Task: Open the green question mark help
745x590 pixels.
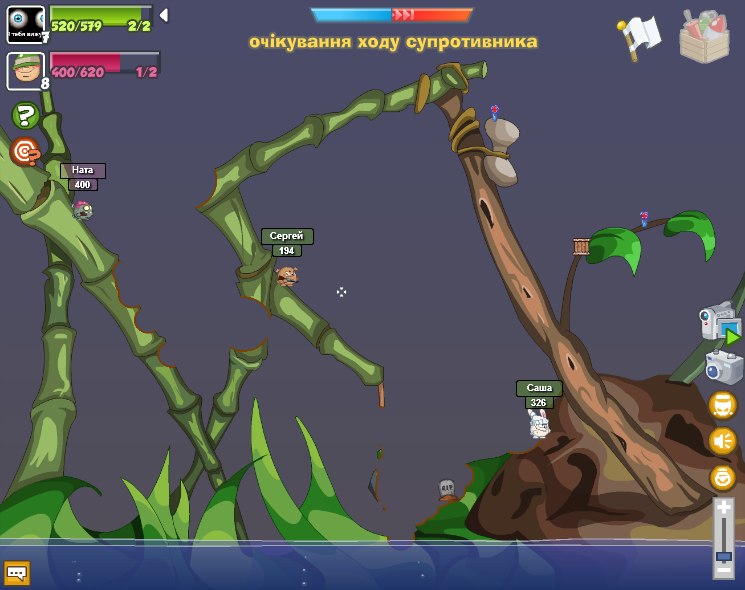Action: pyautogui.click(x=26, y=116)
